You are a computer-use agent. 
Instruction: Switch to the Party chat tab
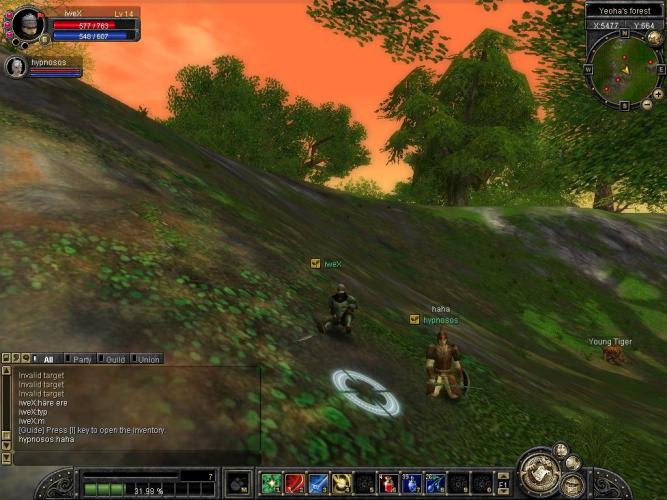82,359
